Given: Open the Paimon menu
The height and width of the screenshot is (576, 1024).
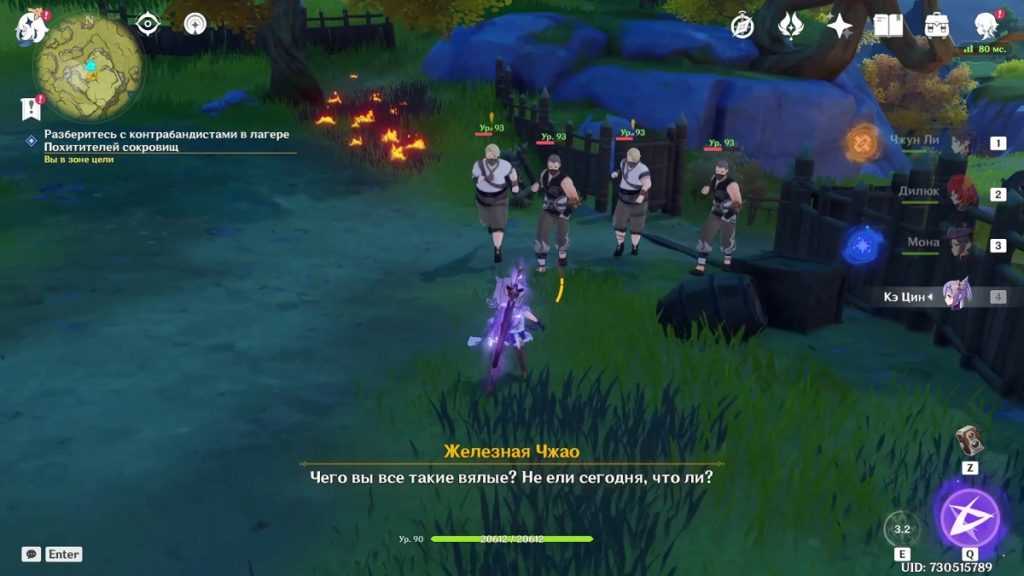Looking at the screenshot, I should [31, 26].
